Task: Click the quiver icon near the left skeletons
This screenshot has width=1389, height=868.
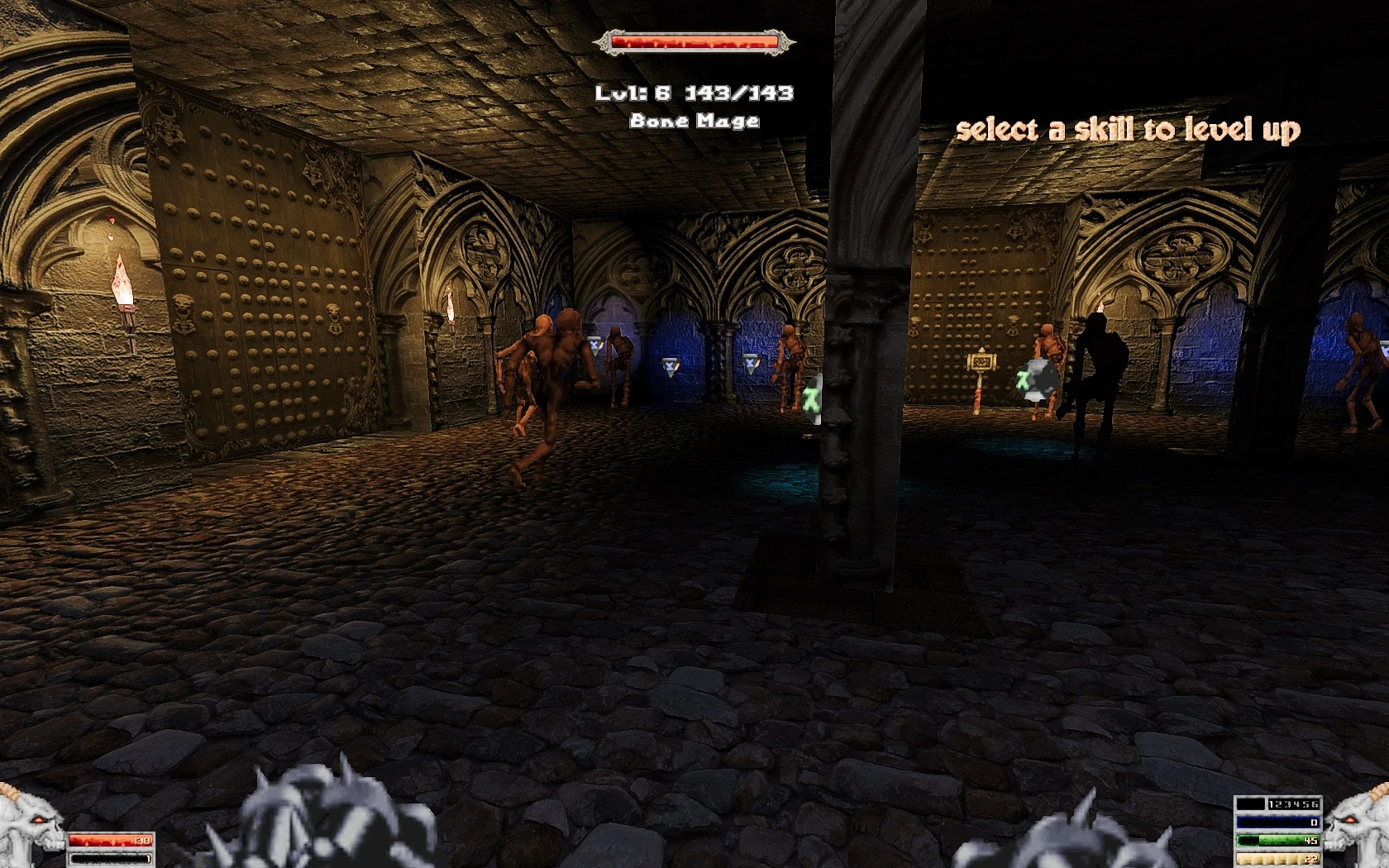Action: click(594, 345)
